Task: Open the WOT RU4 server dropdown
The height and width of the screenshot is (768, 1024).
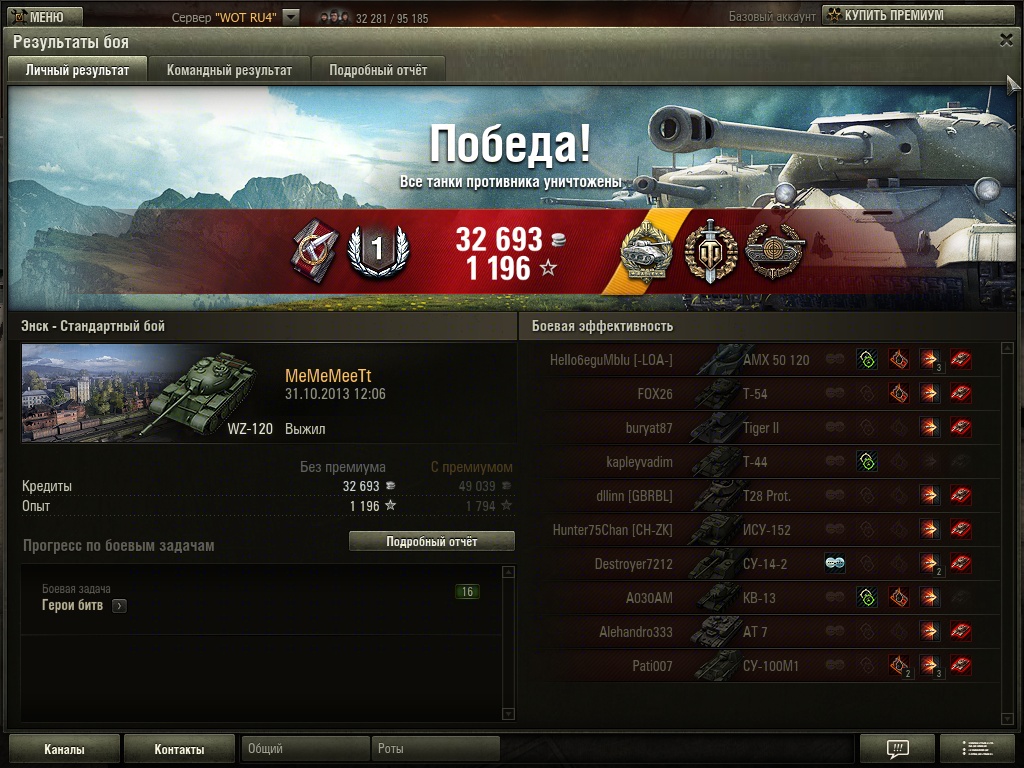Action: click(x=291, y=17)
